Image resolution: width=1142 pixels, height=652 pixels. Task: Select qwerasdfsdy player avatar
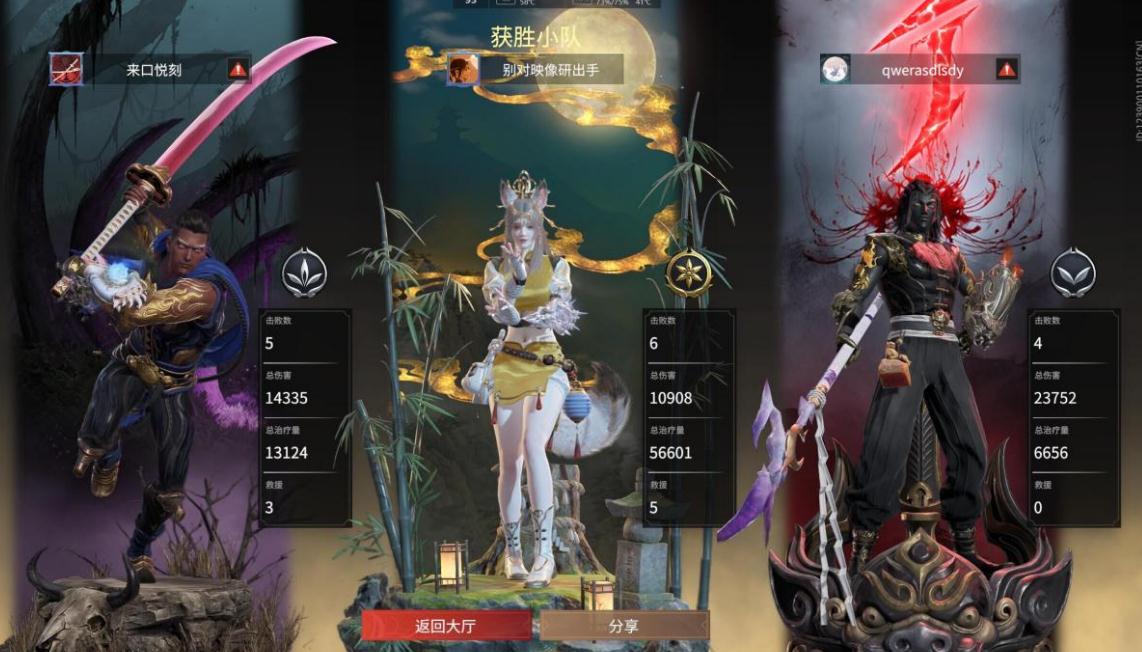coord(835,69)
